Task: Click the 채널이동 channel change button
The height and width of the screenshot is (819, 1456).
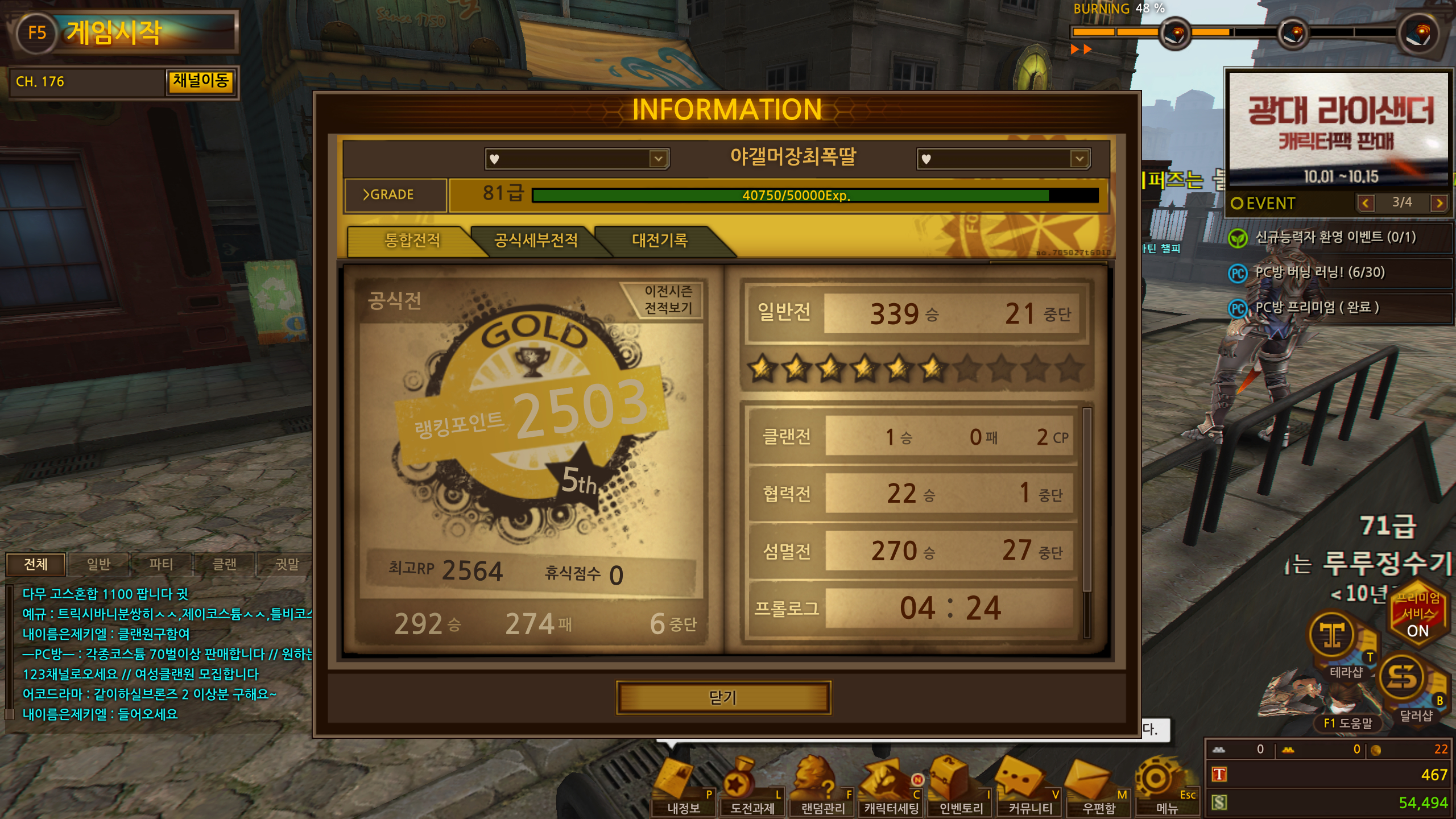Action: [200, 81]
